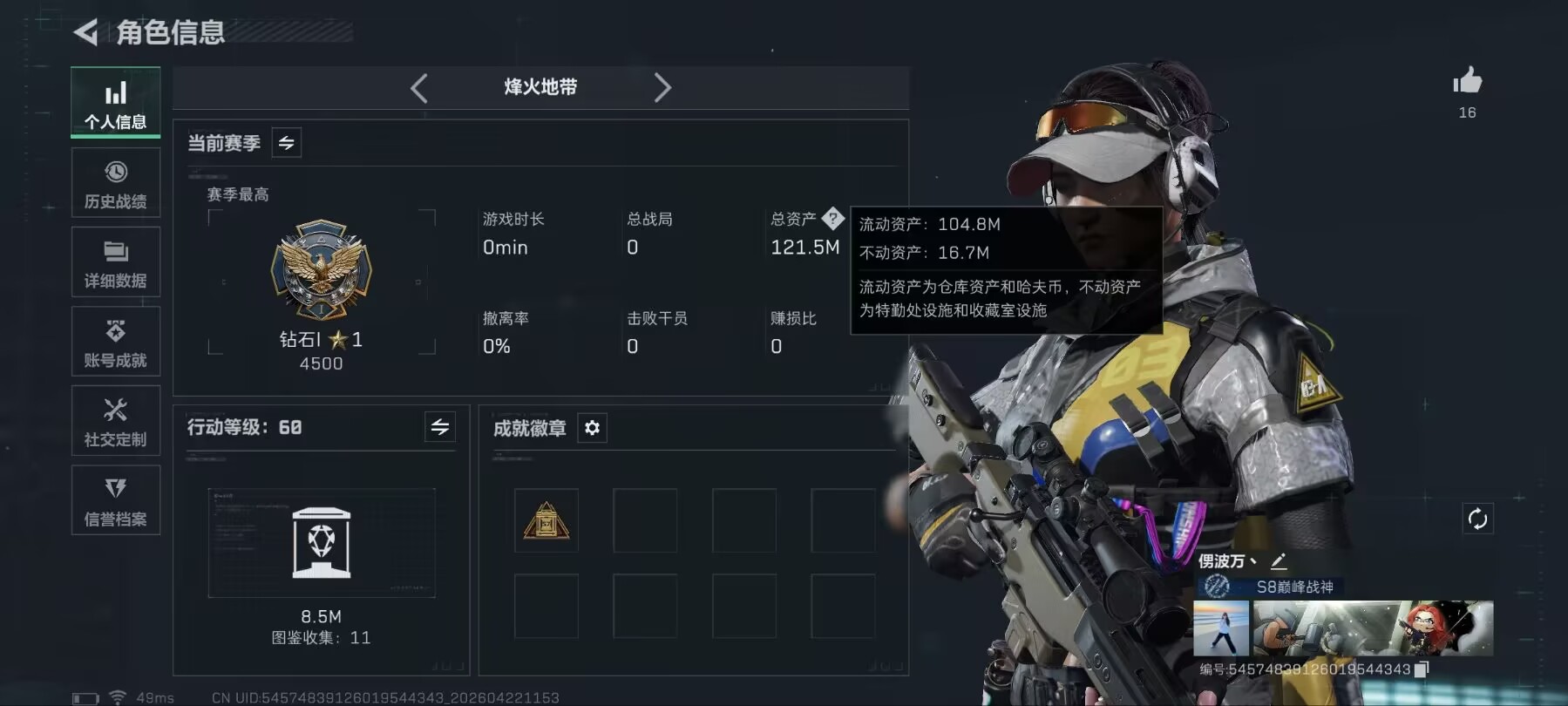Click the 总资产 question mark icon
The height and width of the screenshot is (706, 1568).
pyautogui.click(x=832, y=218)
